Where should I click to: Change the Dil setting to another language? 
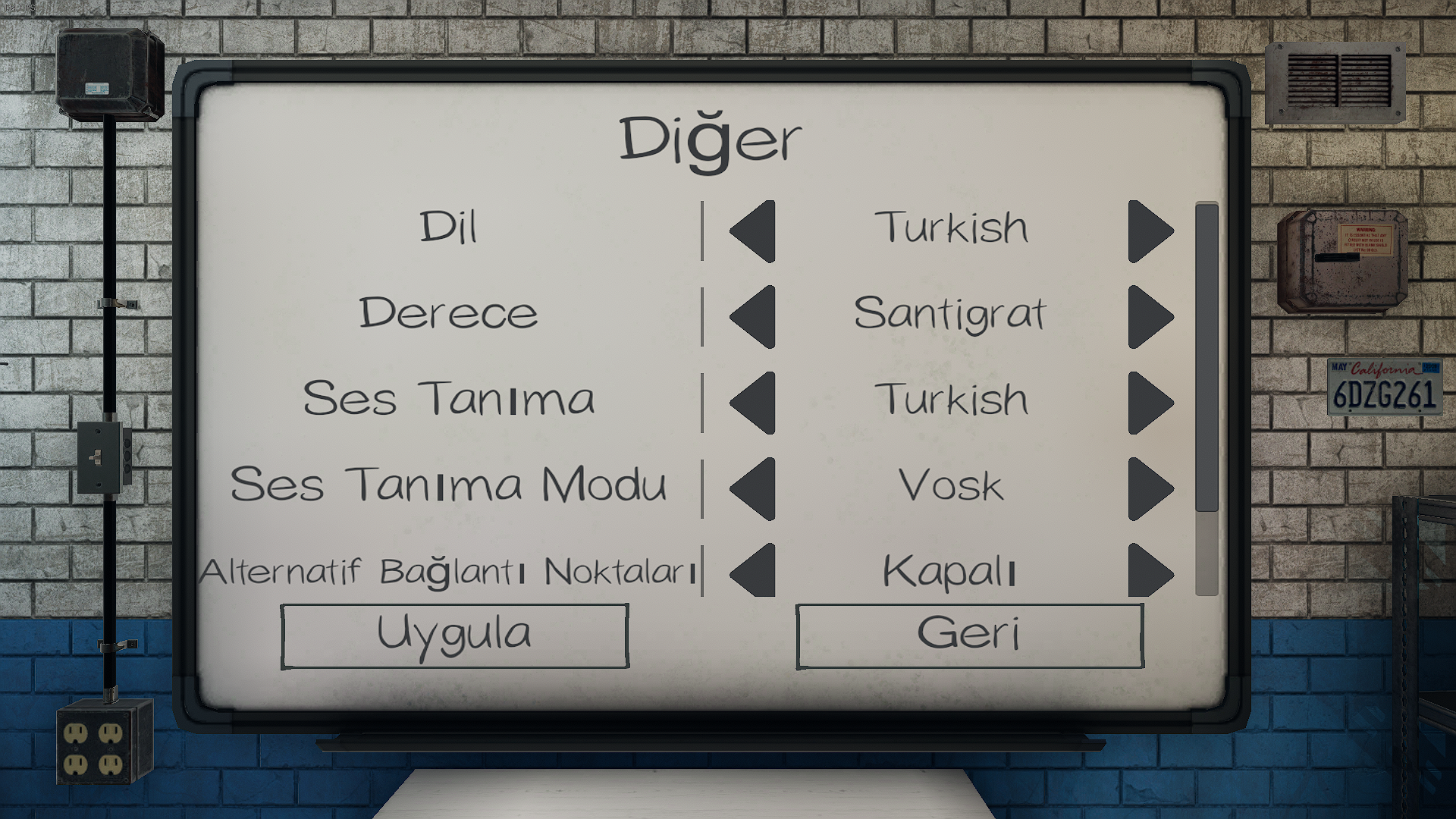1149,230
